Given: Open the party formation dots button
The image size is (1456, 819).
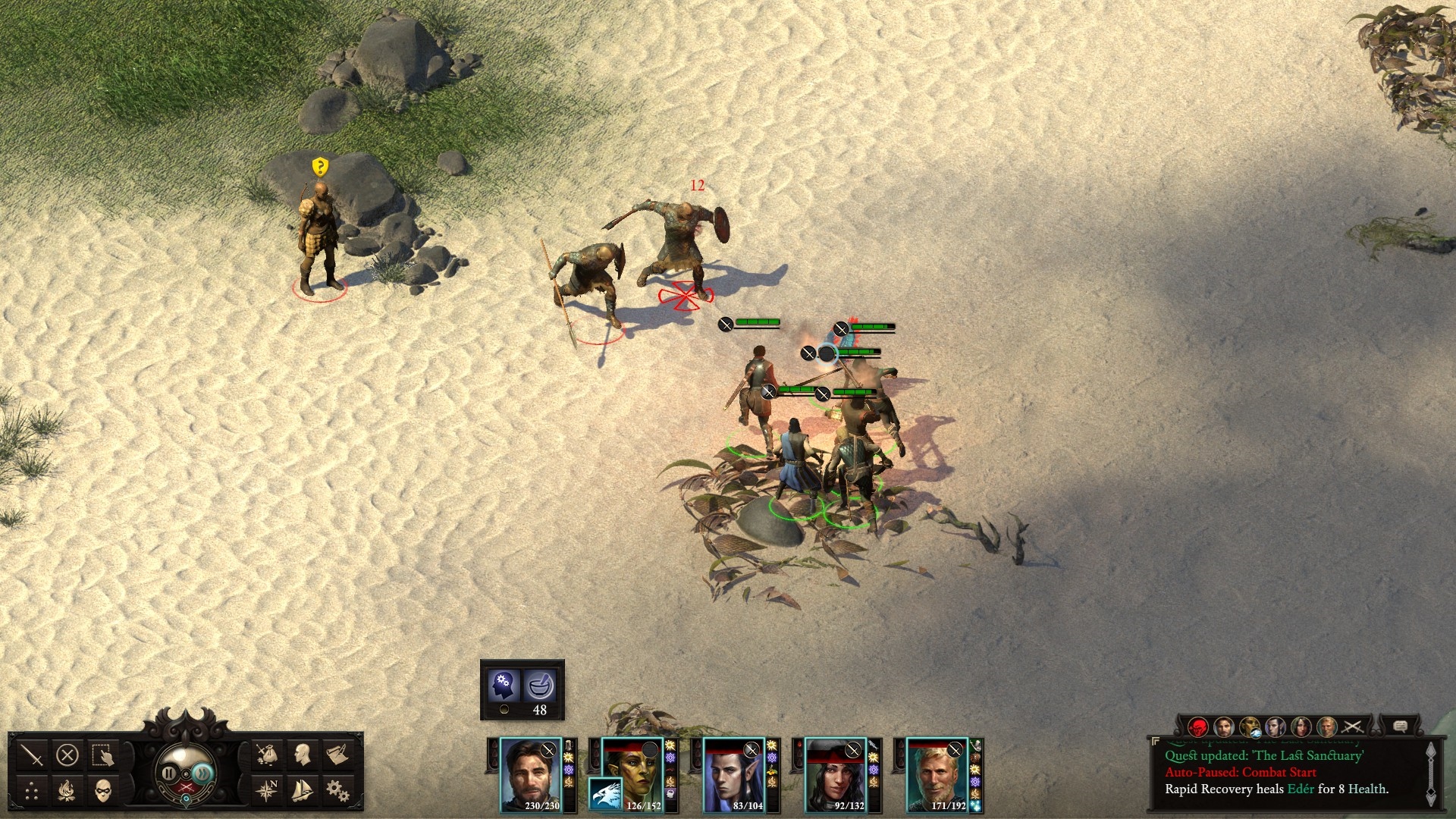Looking at the screenshot, I should (x=32, y=792).
